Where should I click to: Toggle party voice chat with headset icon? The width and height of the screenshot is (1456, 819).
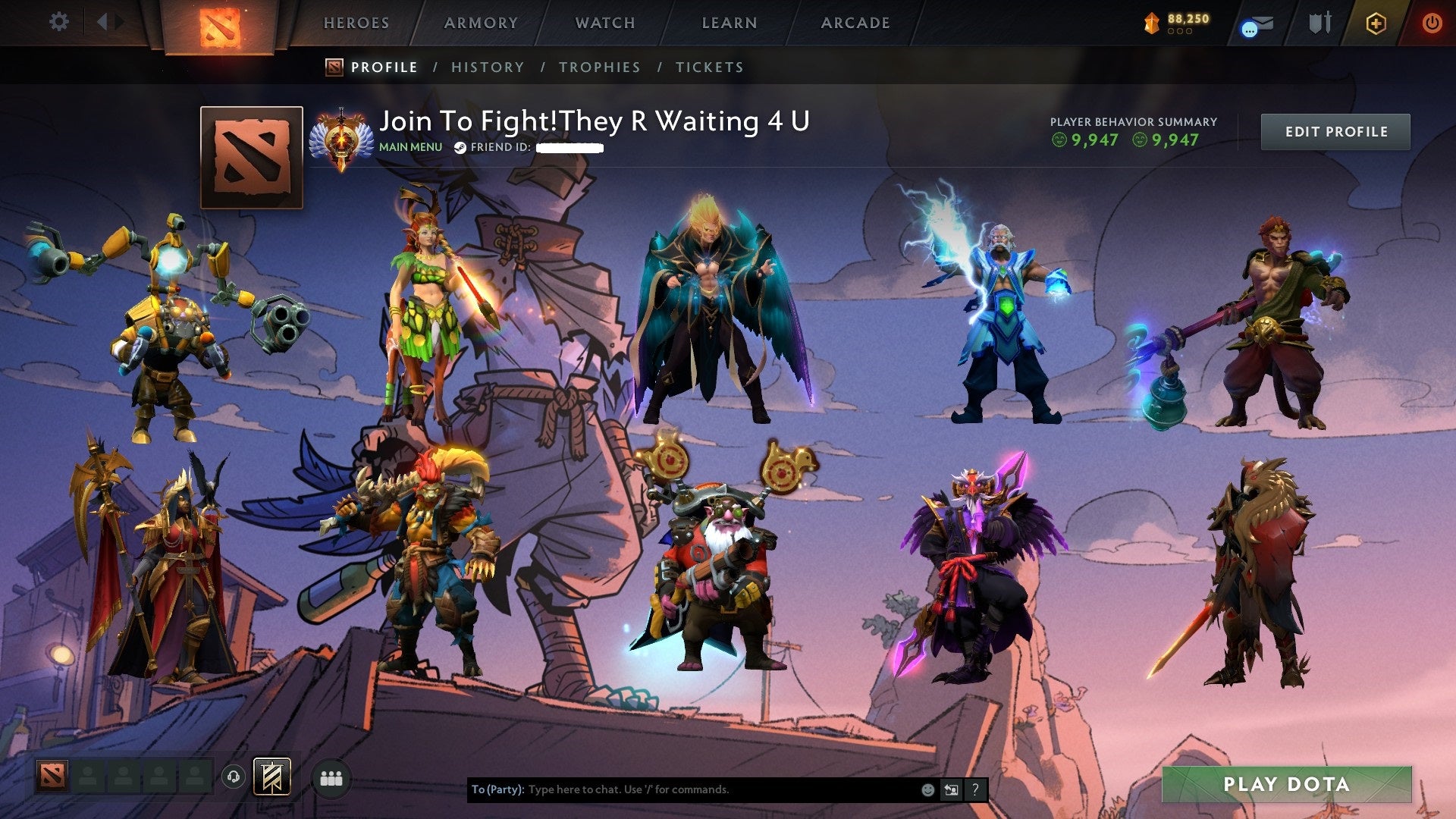tap(234, 777)
